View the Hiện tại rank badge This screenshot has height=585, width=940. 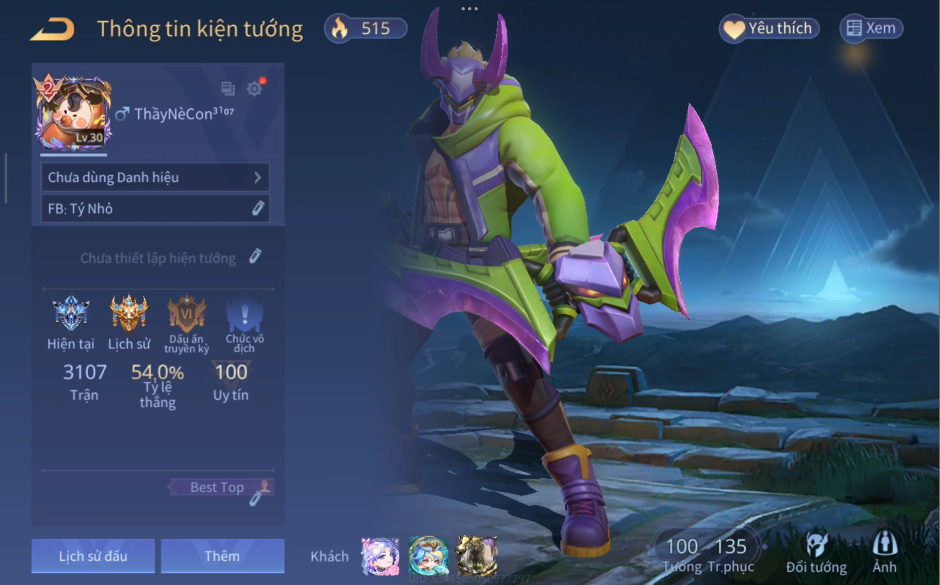(x=71, y=314)
